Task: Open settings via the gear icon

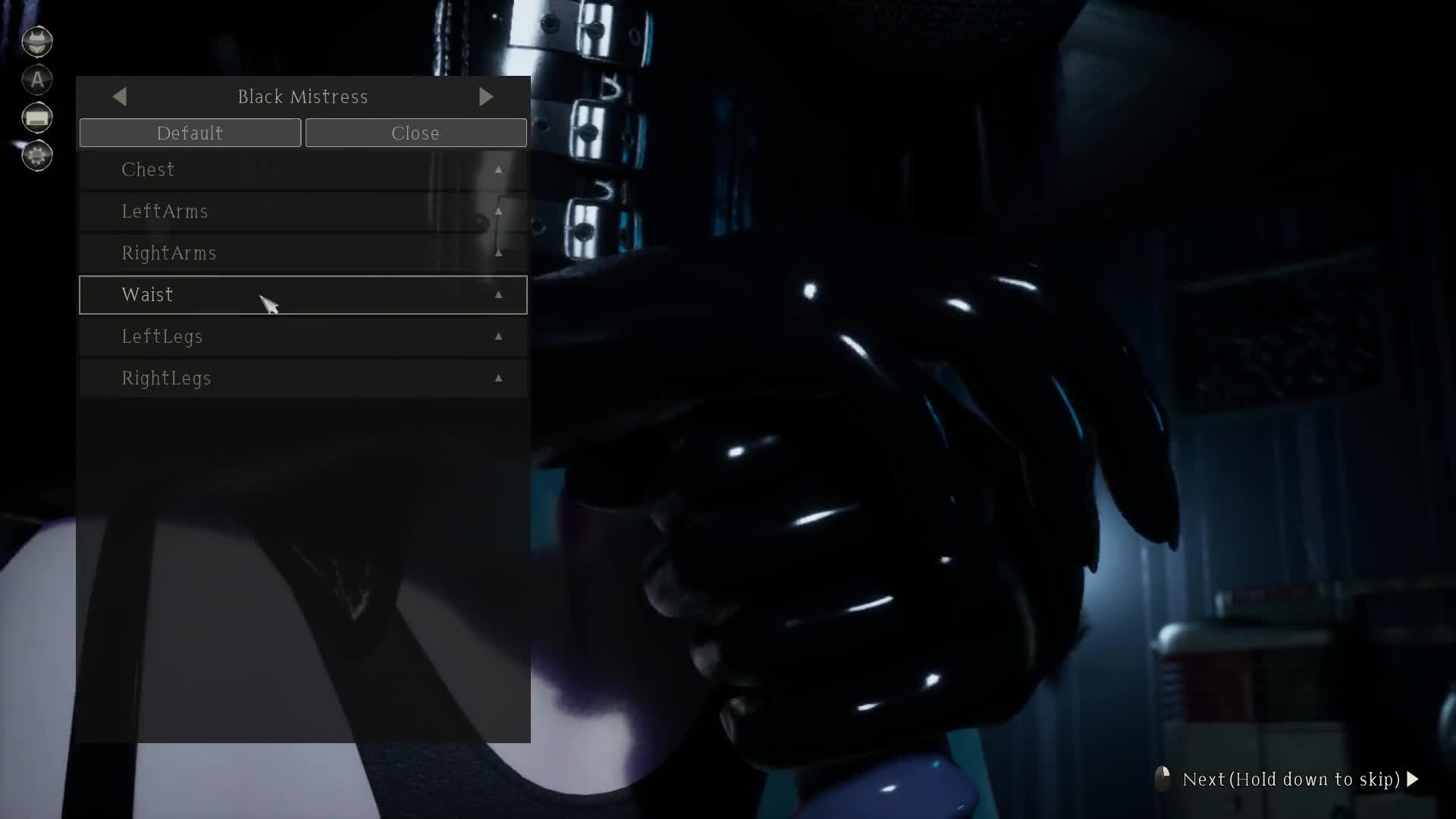Action: pos(37,155)
